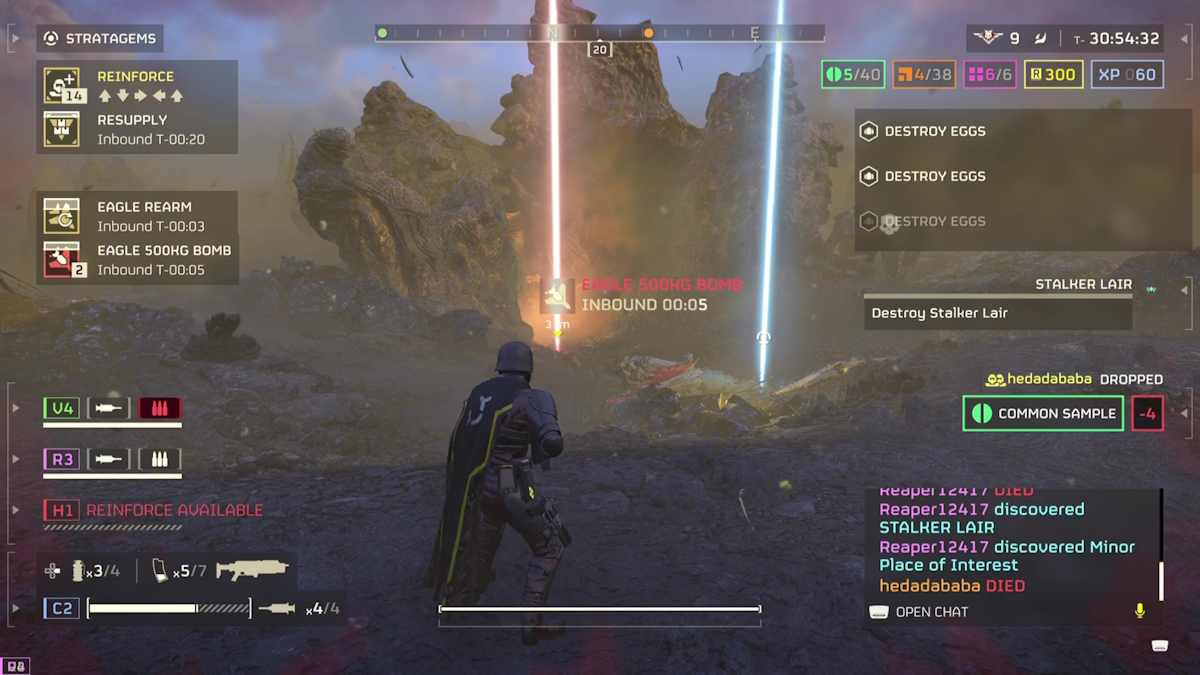Screen dimensions: 1200x675
Task: Select squad member V4's status row
Action: tap(112, 408)
